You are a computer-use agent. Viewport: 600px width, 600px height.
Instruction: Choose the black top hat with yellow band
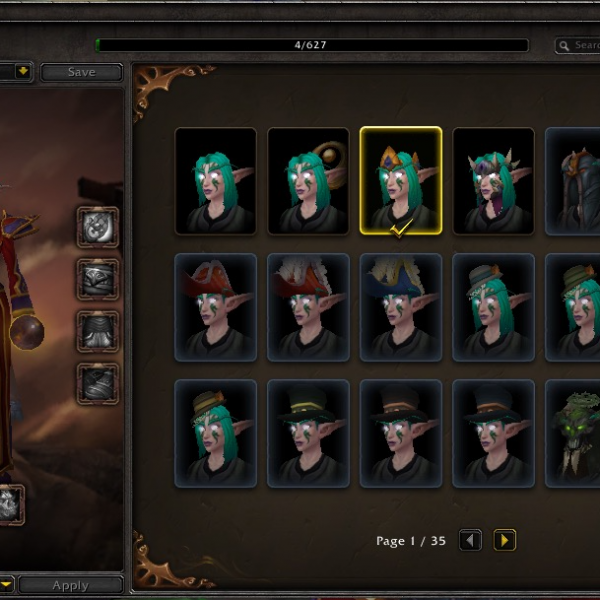pyautogui.click(x=308, y=433)
